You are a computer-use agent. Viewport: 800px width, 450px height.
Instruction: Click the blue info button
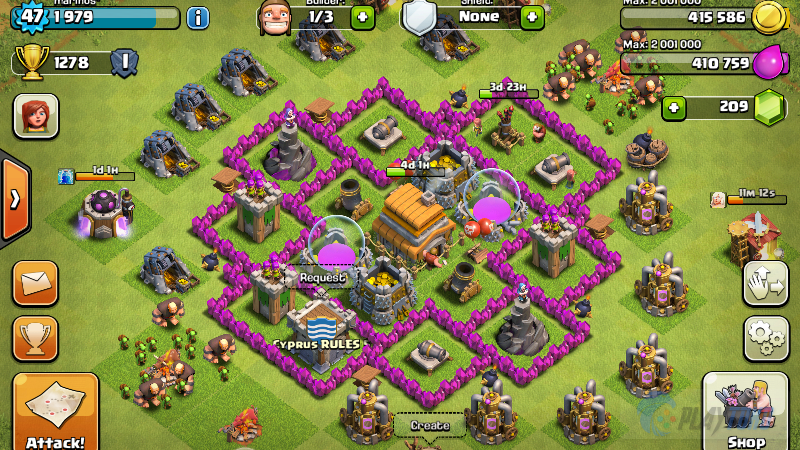[x=198, y=17]
